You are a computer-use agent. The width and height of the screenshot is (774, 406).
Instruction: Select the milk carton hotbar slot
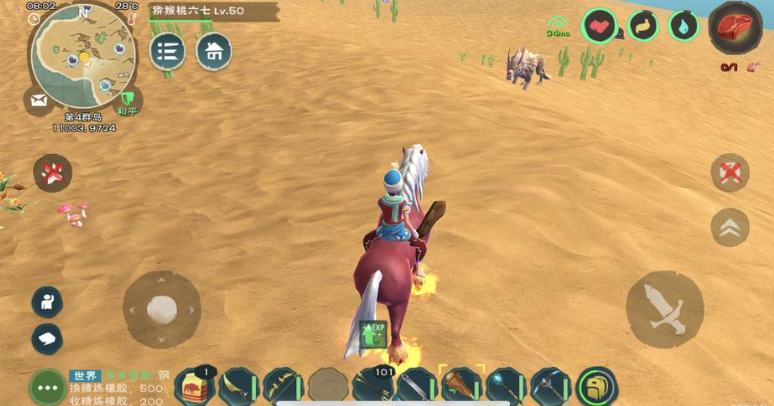click(194, 386)
